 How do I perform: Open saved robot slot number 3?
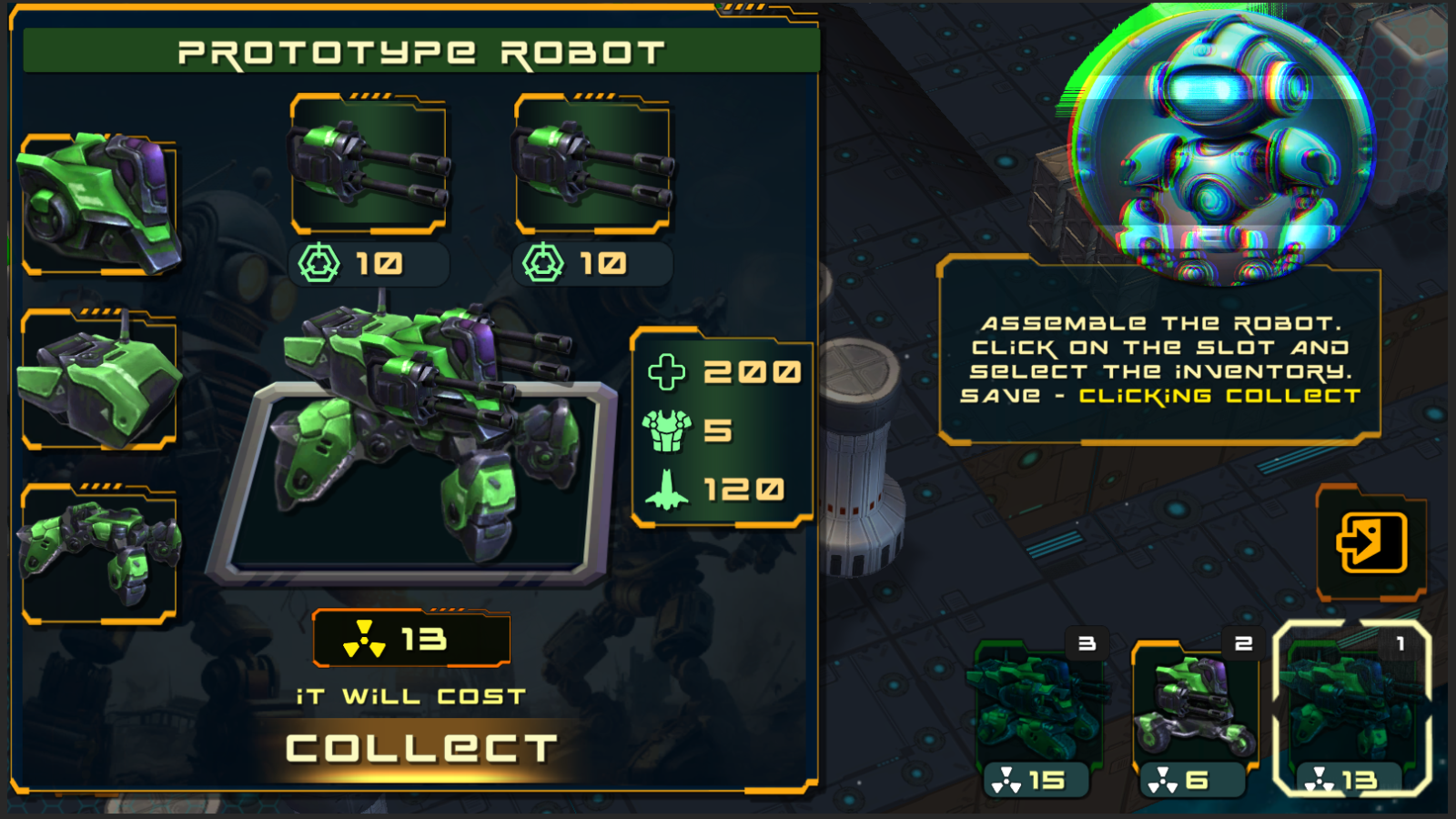1041,705
